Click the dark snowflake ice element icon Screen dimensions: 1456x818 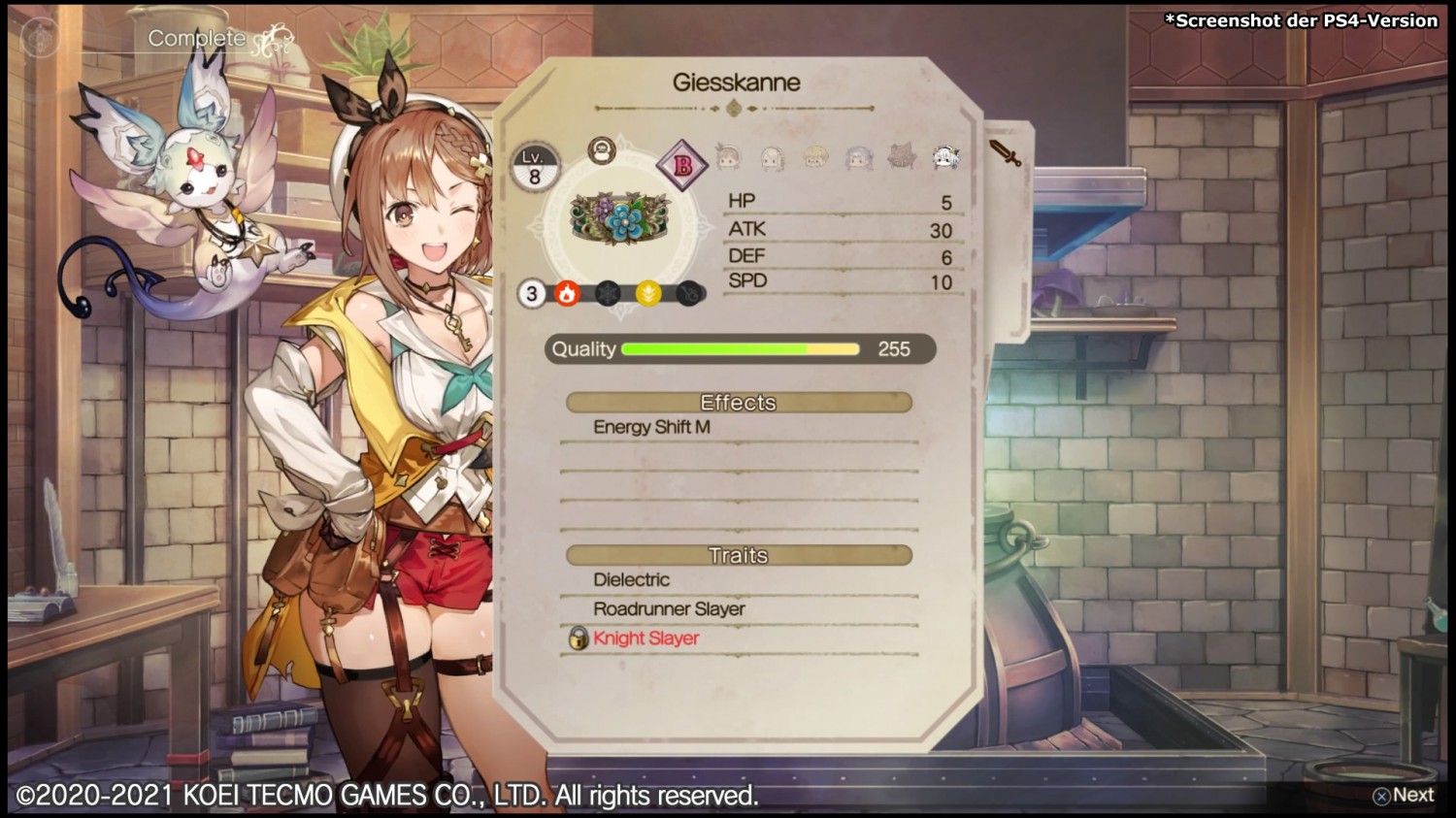[x=608, y=293]
